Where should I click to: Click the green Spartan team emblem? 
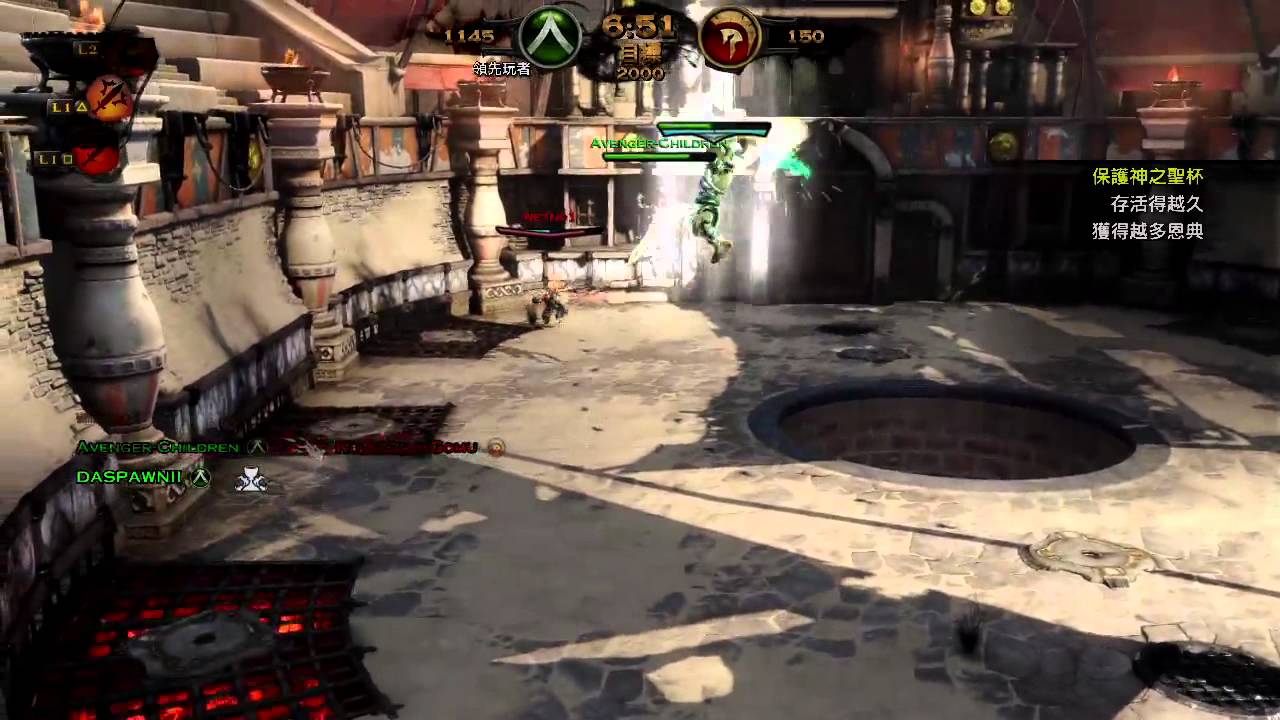tap(549, 39)
